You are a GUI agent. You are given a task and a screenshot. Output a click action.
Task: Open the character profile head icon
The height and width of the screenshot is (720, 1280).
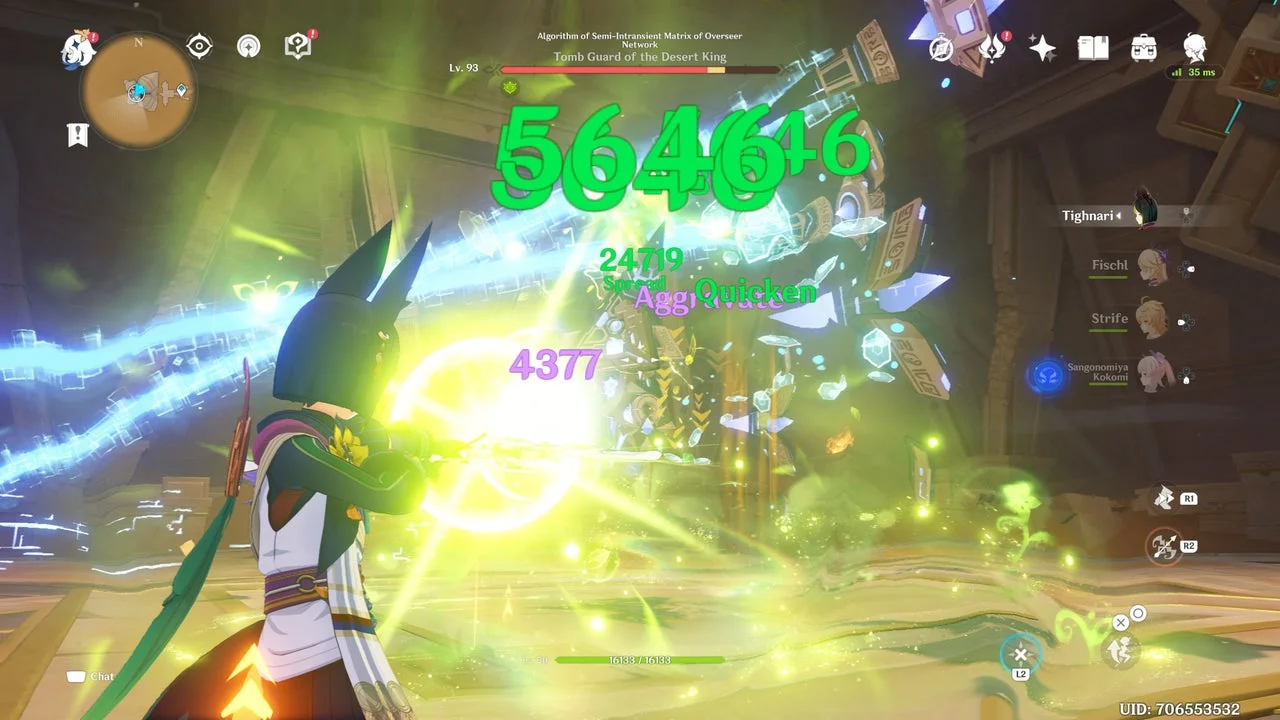pyautogui.click(x=1194, y=48)
